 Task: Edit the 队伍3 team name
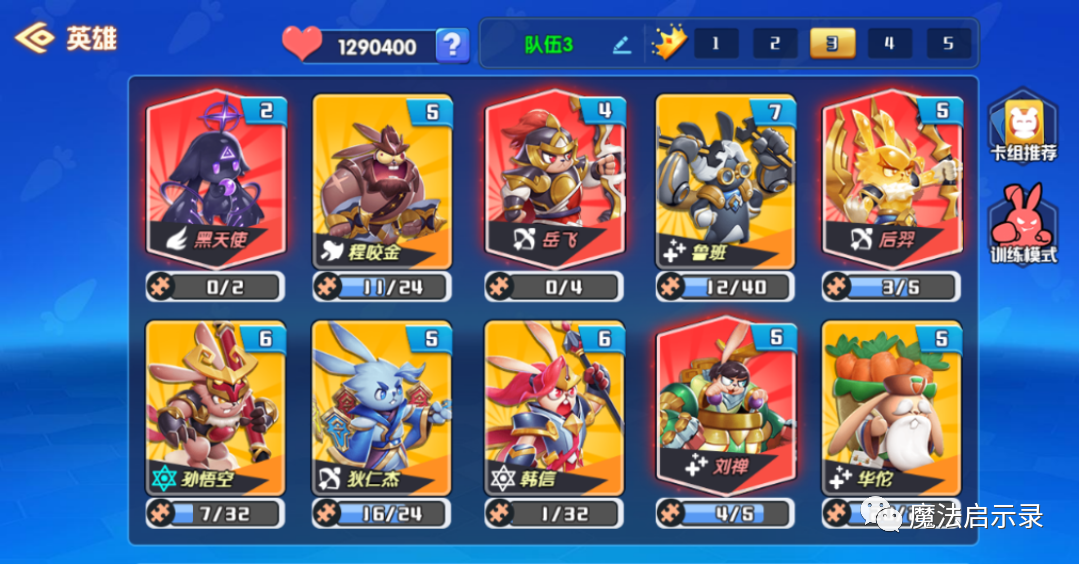pyautogui.click(x=622, y=45)
